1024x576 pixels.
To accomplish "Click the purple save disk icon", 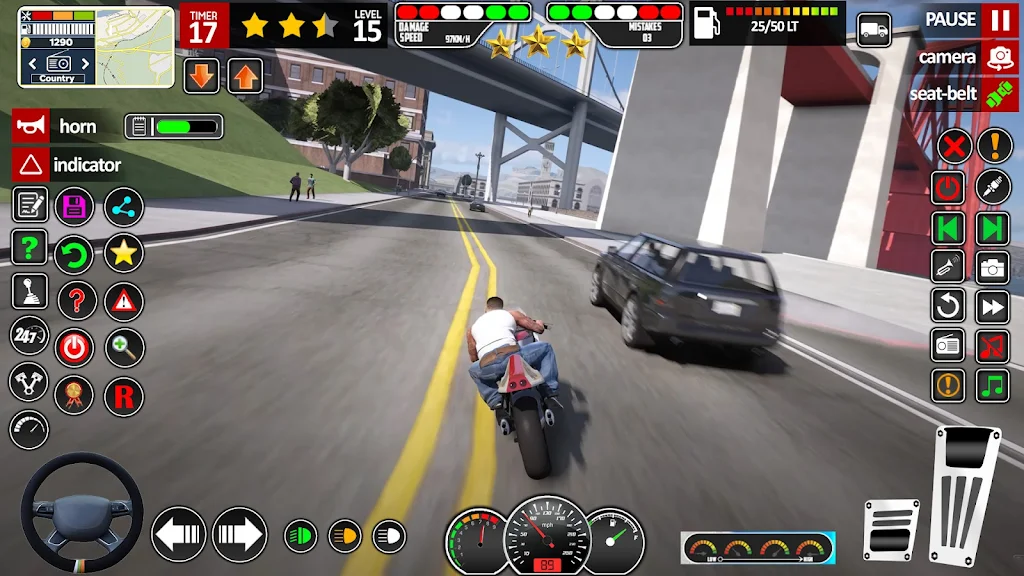I will click(74, 207).
